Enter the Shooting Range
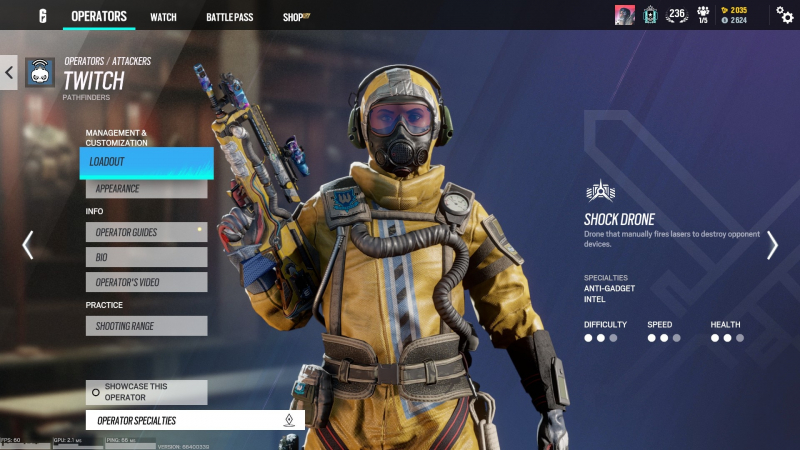This screenshot has height=450, width=800. pos(146,326)
